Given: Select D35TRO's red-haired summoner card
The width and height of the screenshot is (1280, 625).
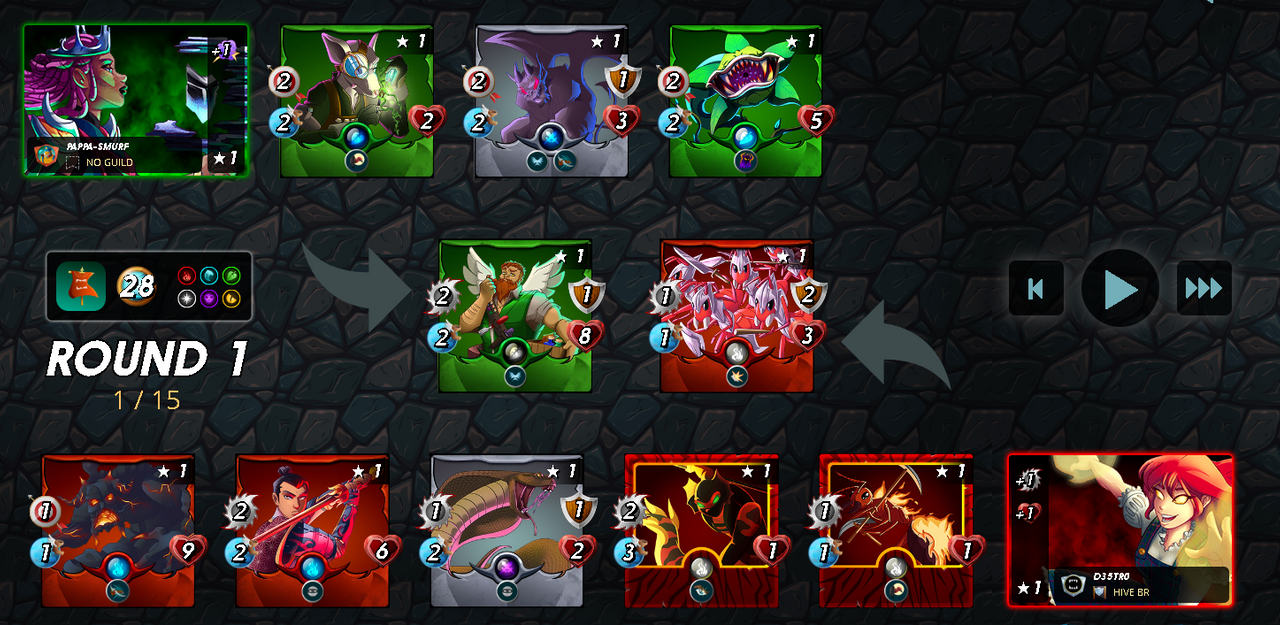Looking at the screenshot, I should (x=1120, y=529).
